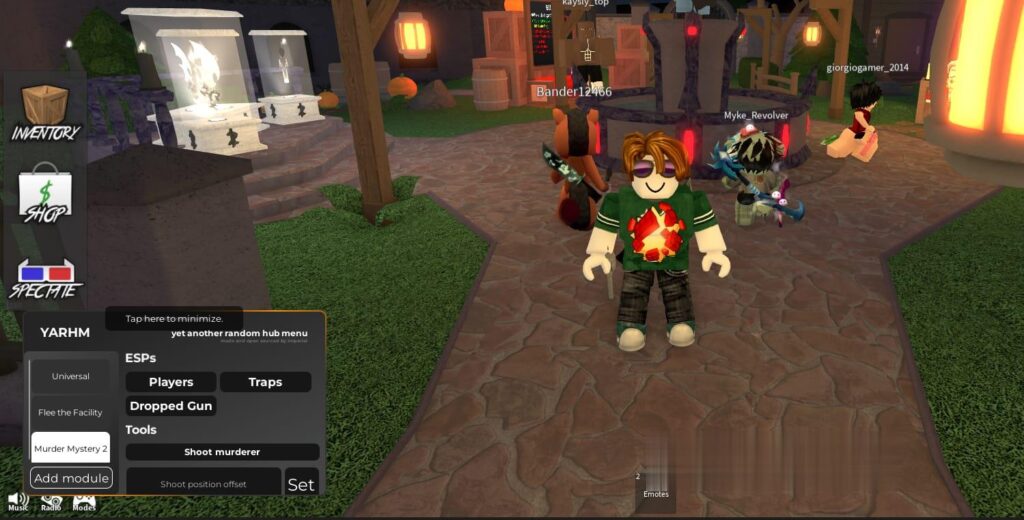Open the Shop bag icon
The width and height of the screenshot is (1024, 520).
pyautogui.click(x=45, y=192)
